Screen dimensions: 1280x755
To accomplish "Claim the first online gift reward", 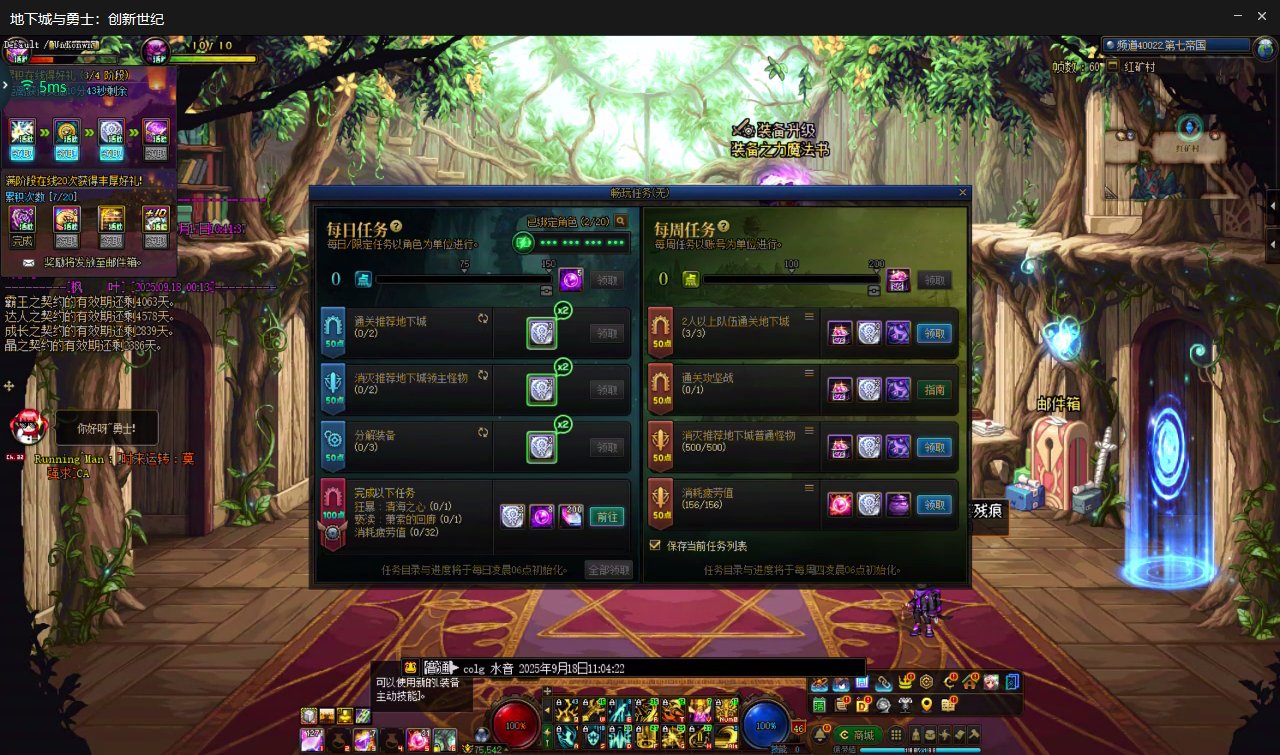I will (x=22, y=136).
